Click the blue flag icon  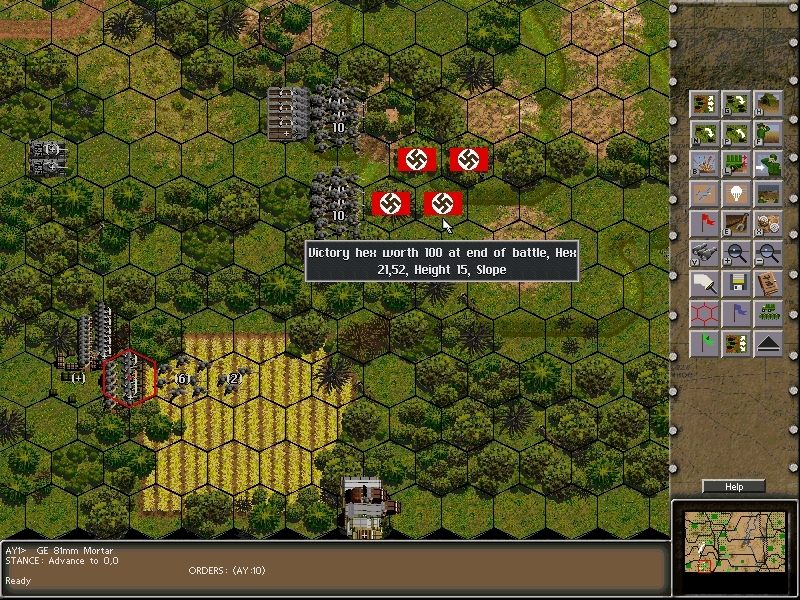(x=737, y=314)
